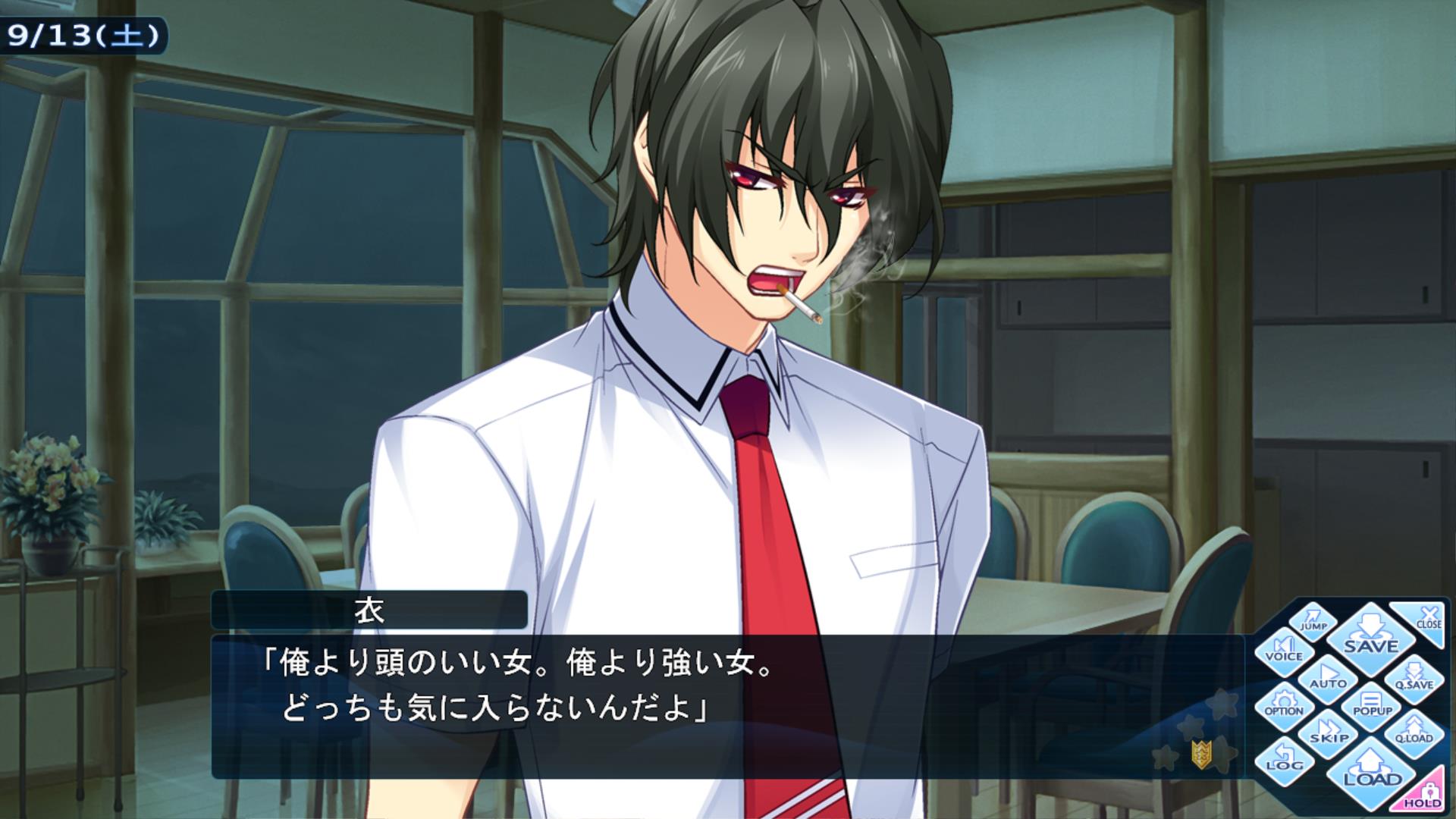Click the POPUP button
Image resolution: width=1456 pixels, height=819 pixels.
(x=1372, y=705)
